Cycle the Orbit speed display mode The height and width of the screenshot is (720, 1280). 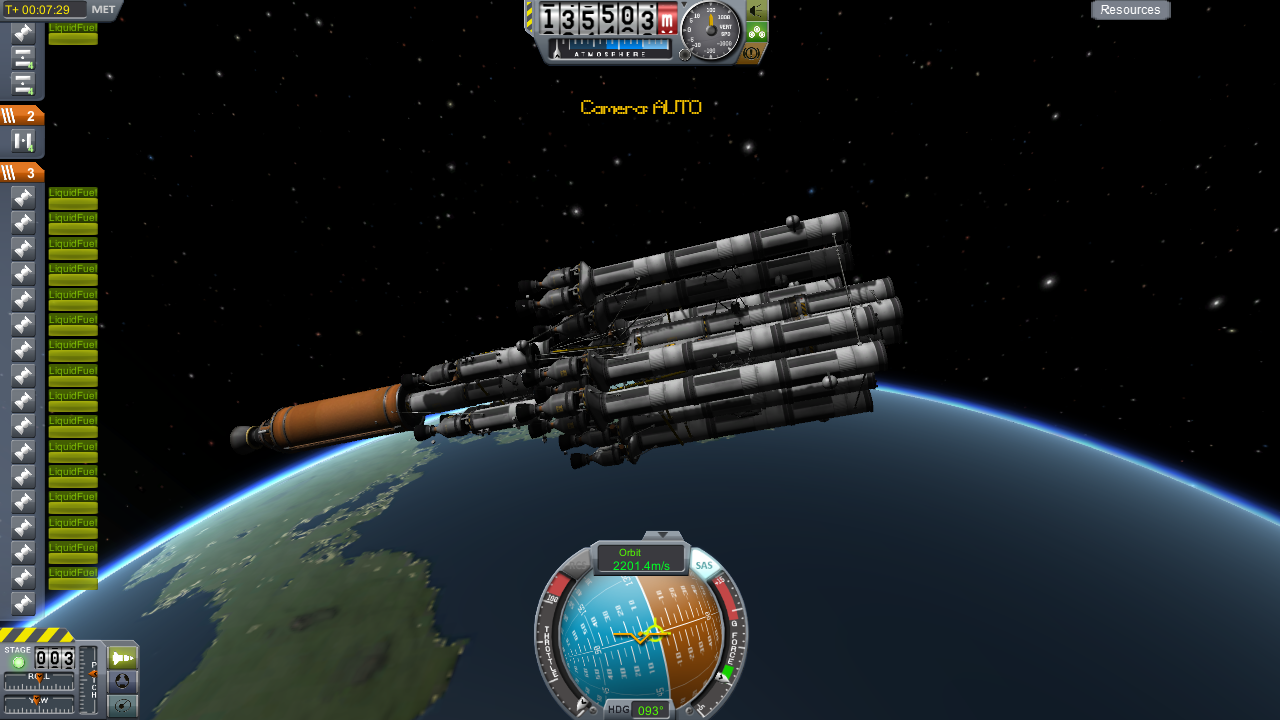pos(641,559)
